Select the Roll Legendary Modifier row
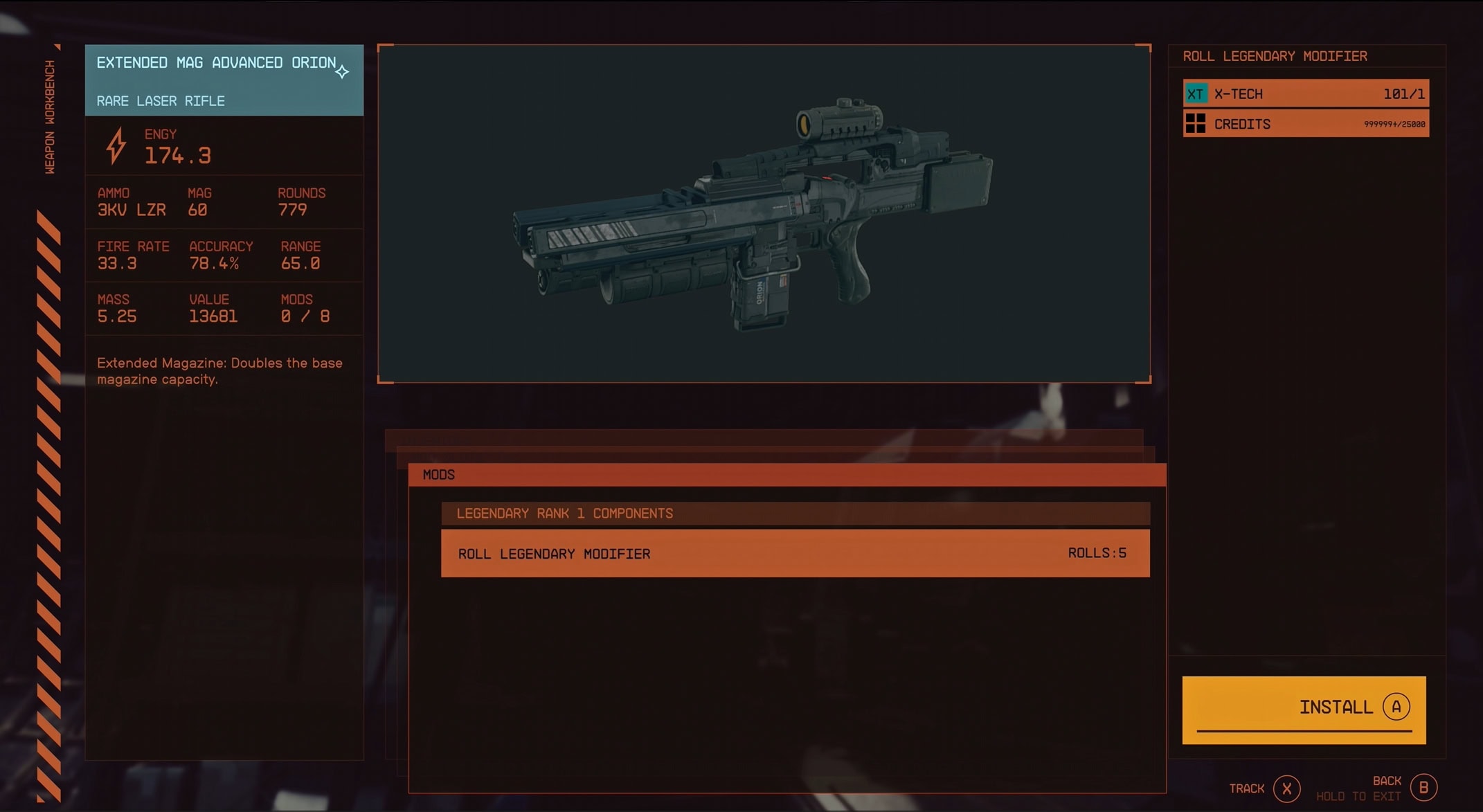 coord(795,553)
